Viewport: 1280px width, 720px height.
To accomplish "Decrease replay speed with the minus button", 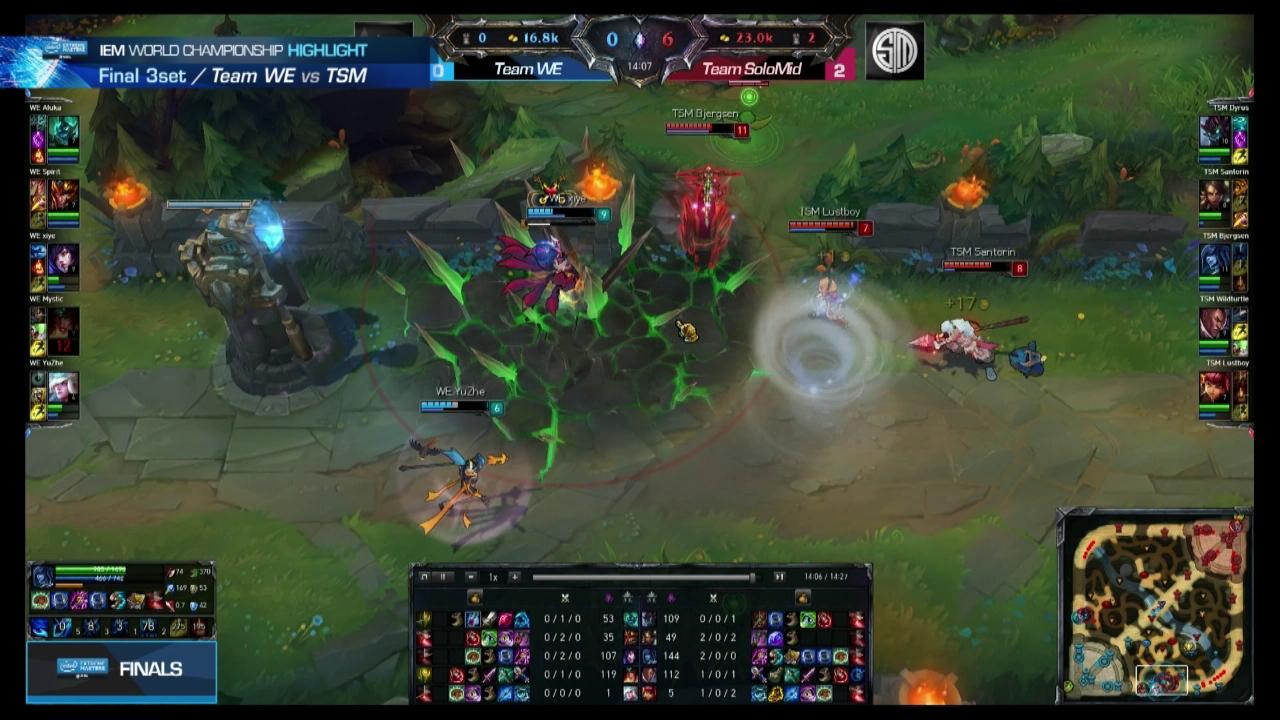I will point(471,577).
